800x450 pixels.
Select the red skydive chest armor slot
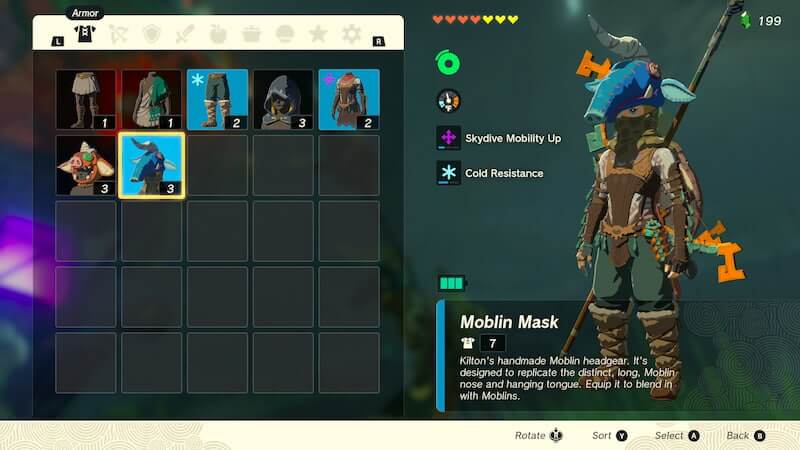pos(349,99)
